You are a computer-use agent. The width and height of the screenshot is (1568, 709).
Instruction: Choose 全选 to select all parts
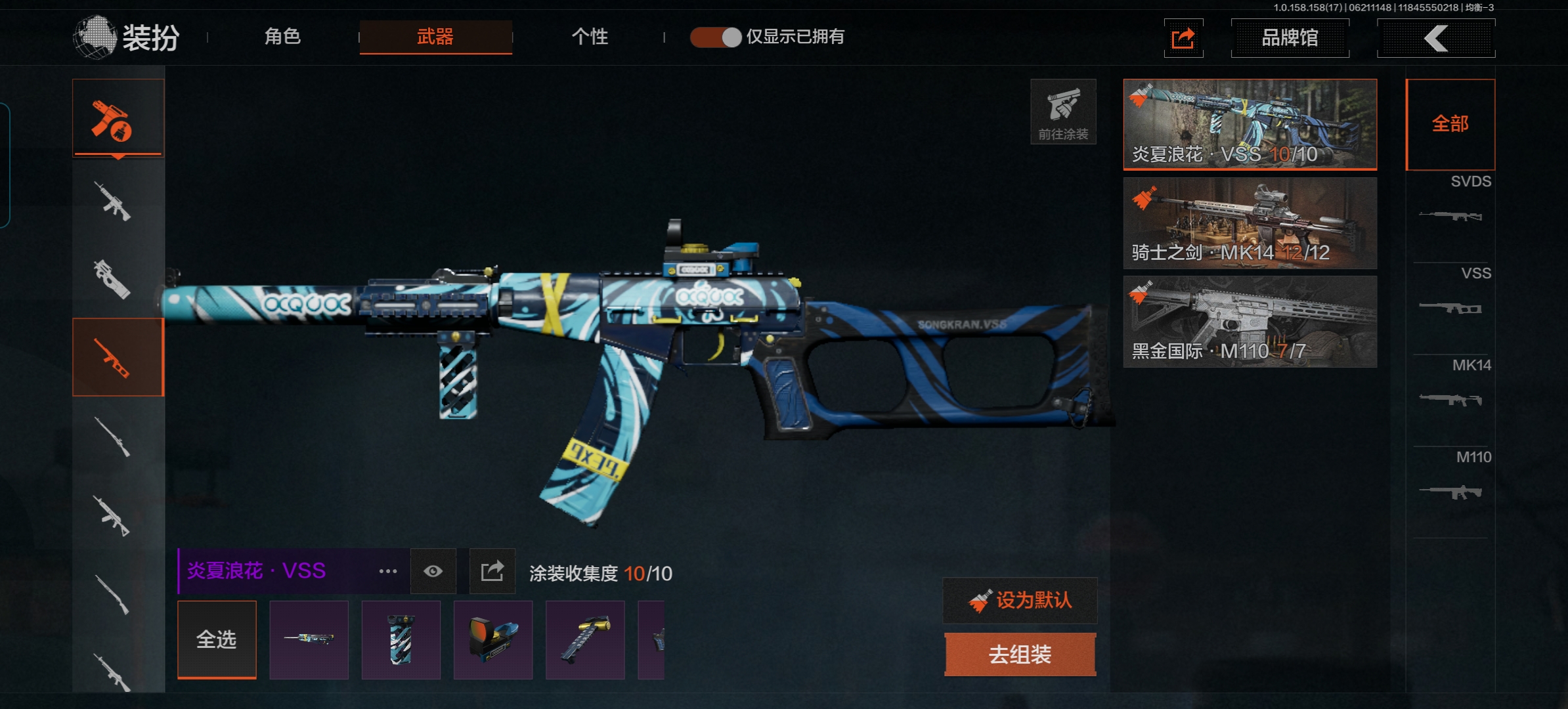point(217,639)
